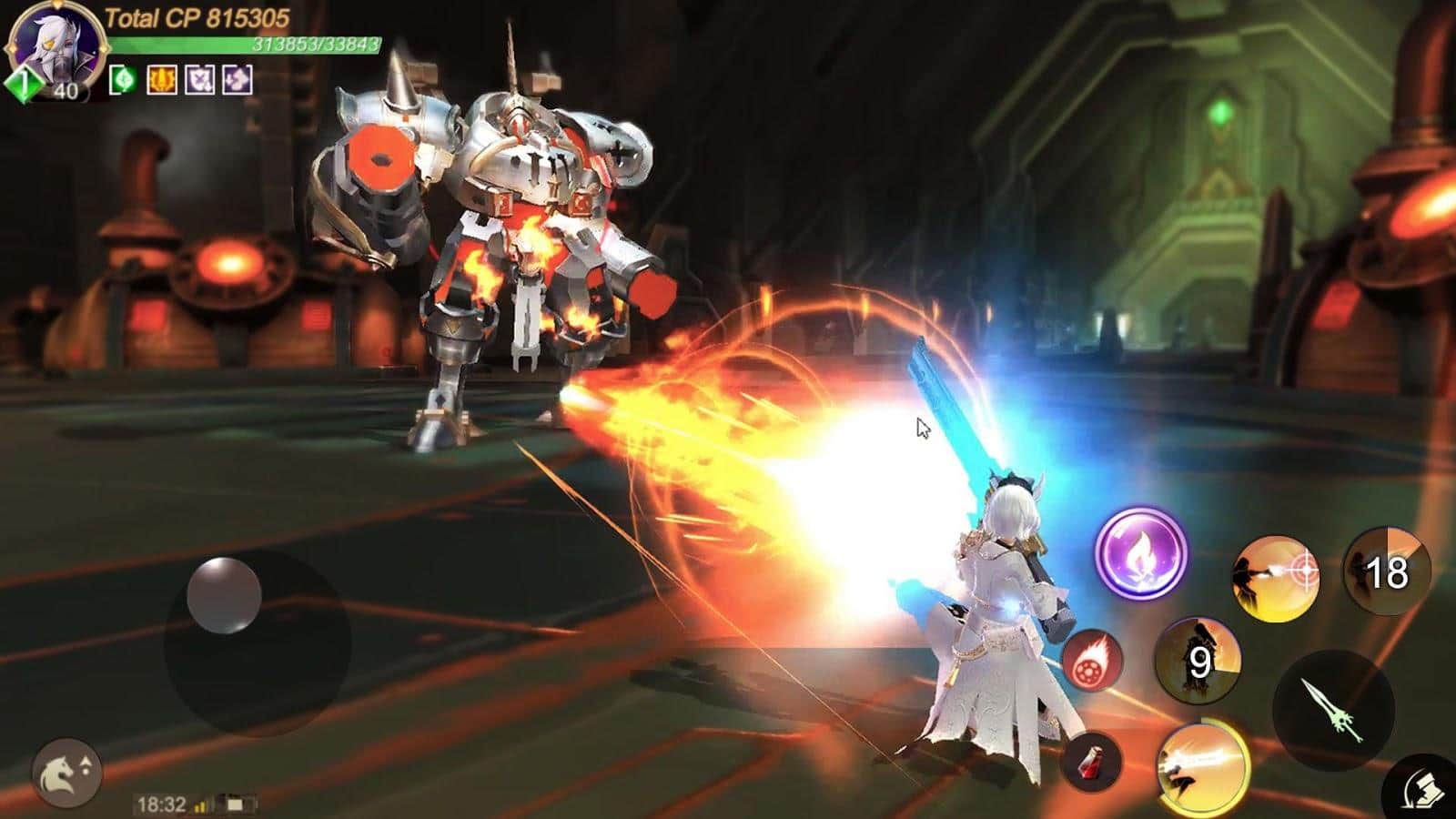Image resolution: width=1456 pixels, height=819 pixels.
Task: Inspect the orange gear buff icon
Action: 162,80
